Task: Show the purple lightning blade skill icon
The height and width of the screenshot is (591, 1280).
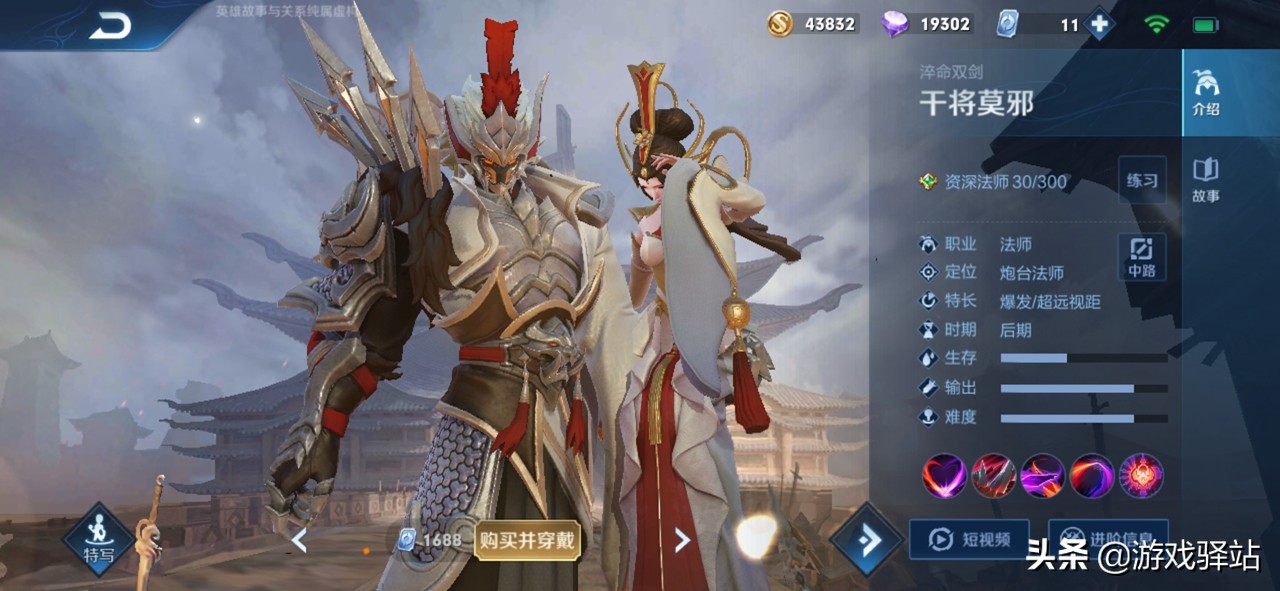Action: pos(1043,476)
